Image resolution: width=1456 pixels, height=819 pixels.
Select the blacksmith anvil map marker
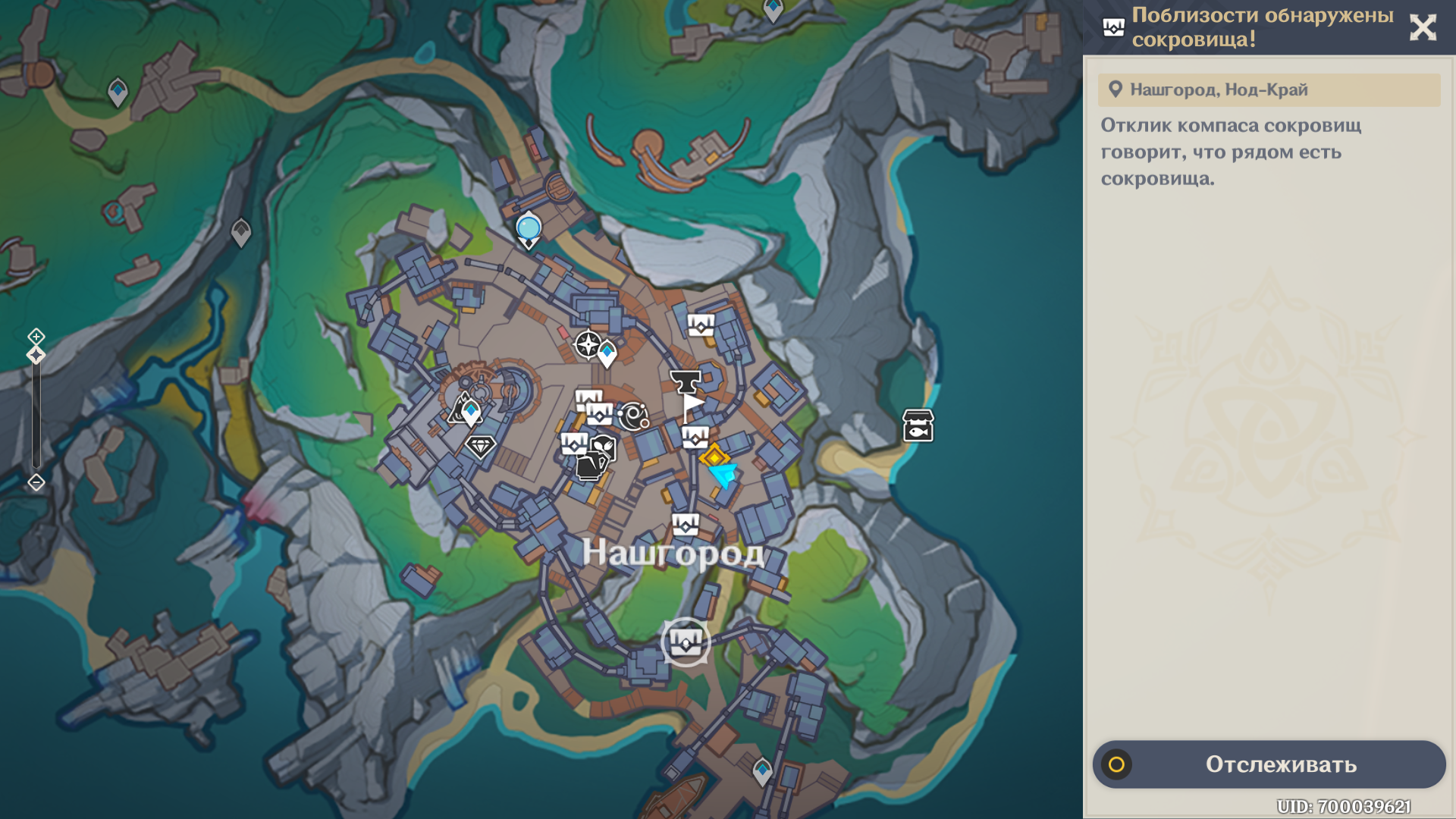click(686, 380)
